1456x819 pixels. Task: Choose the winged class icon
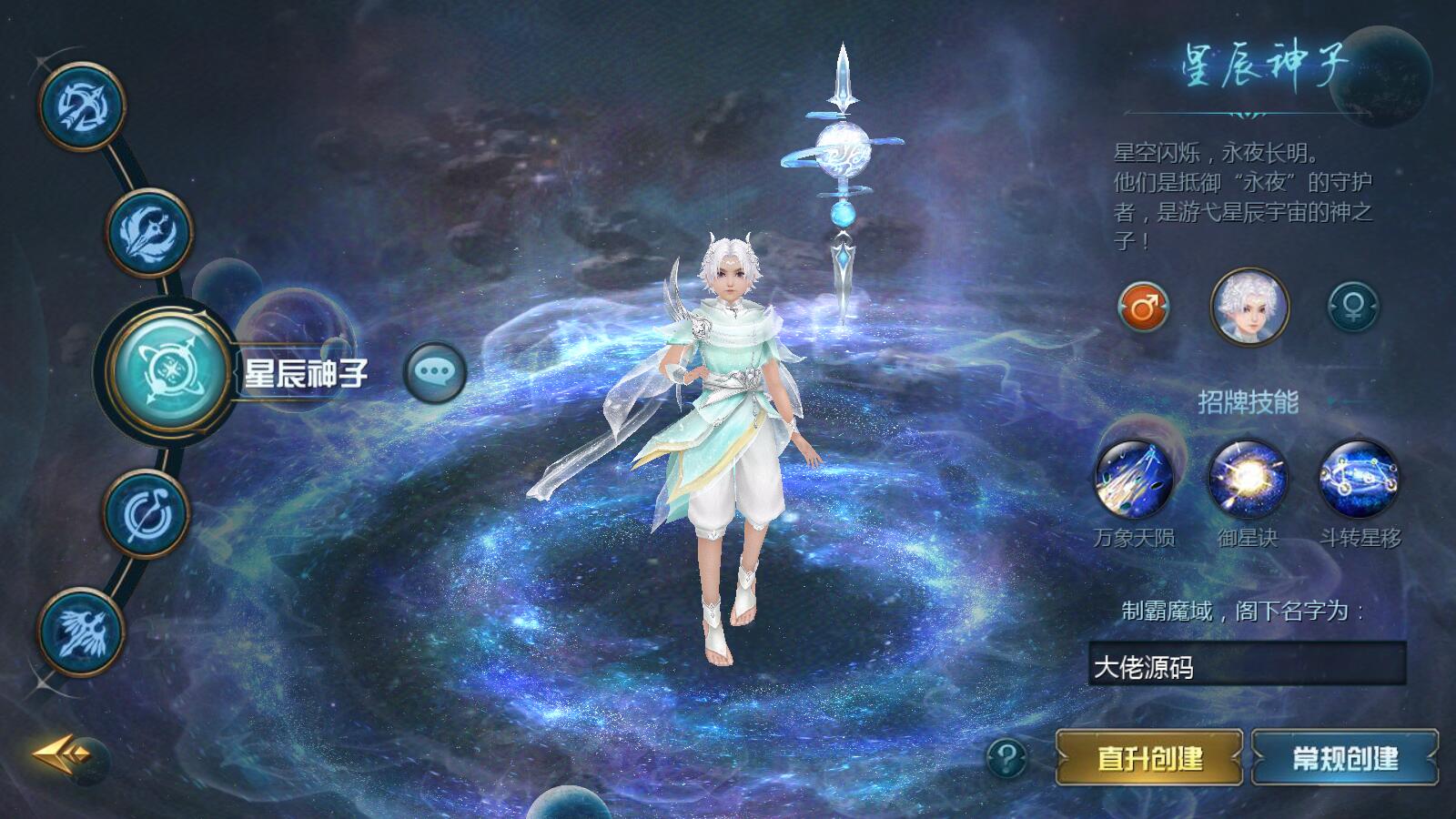(82, 632)
